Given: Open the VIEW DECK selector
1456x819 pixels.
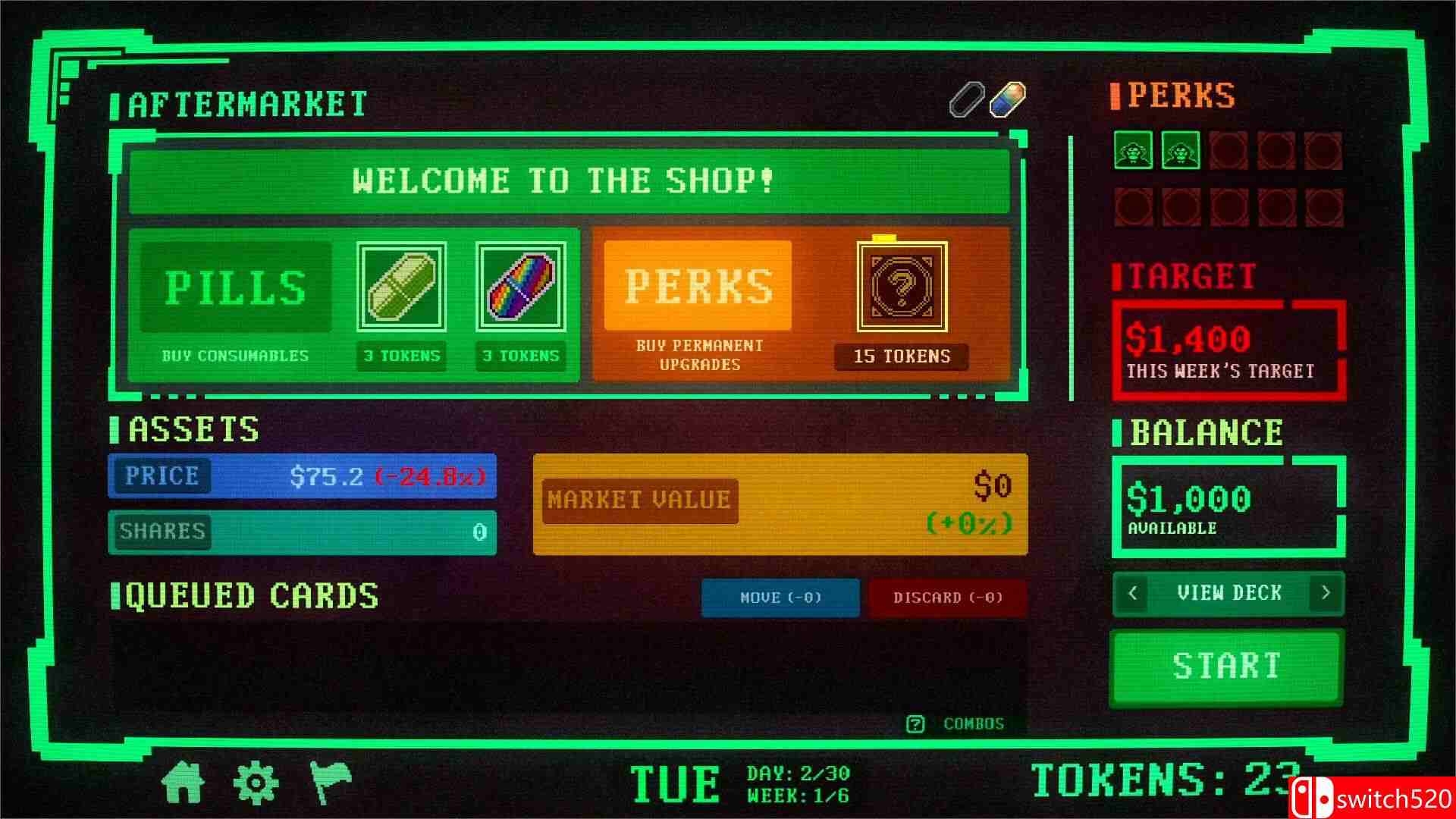Looking at the screenshot, I should click(x=1228, y=594).
